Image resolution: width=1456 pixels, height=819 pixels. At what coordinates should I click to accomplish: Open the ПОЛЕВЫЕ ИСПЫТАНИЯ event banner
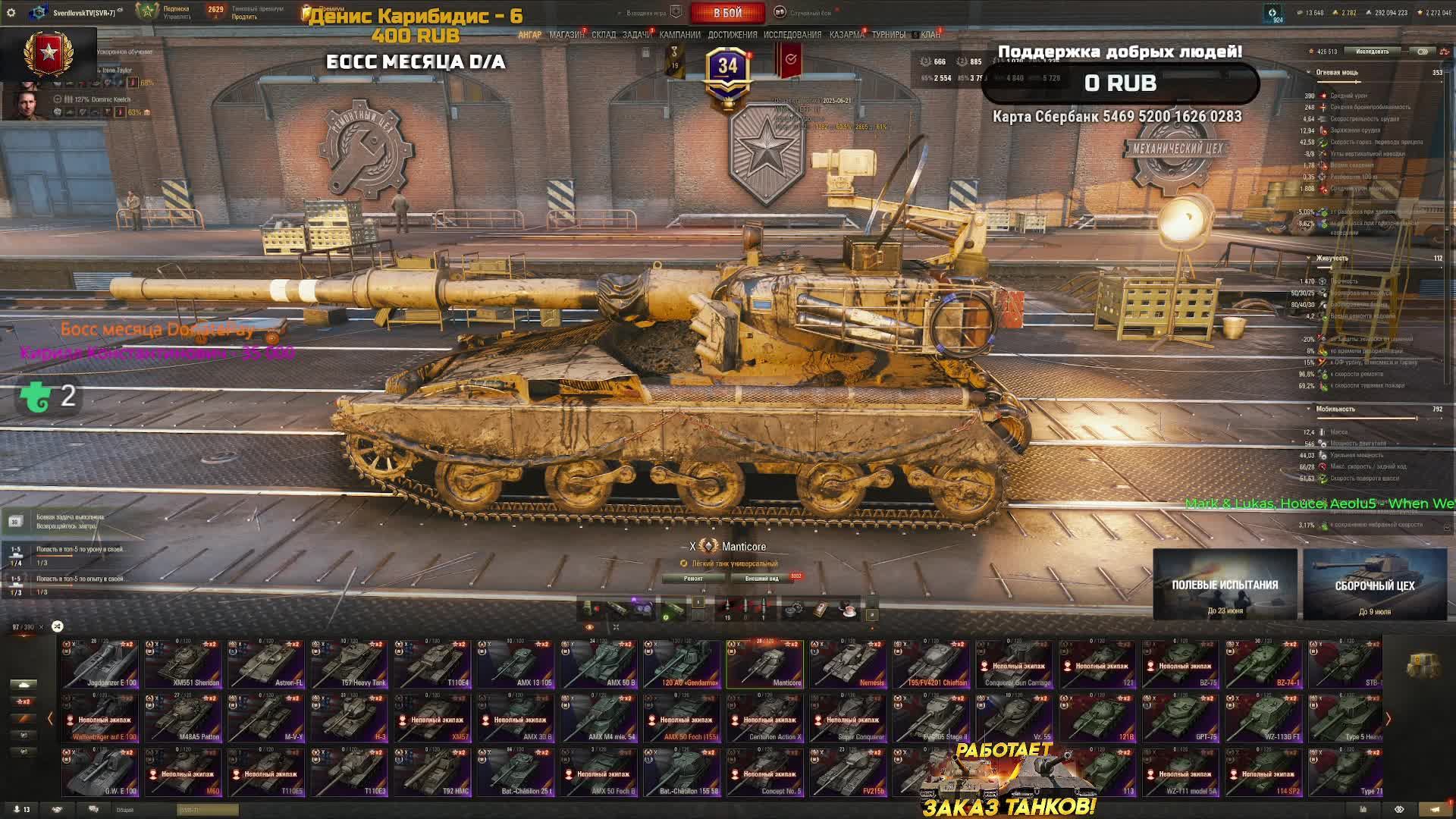point(1225,585)
